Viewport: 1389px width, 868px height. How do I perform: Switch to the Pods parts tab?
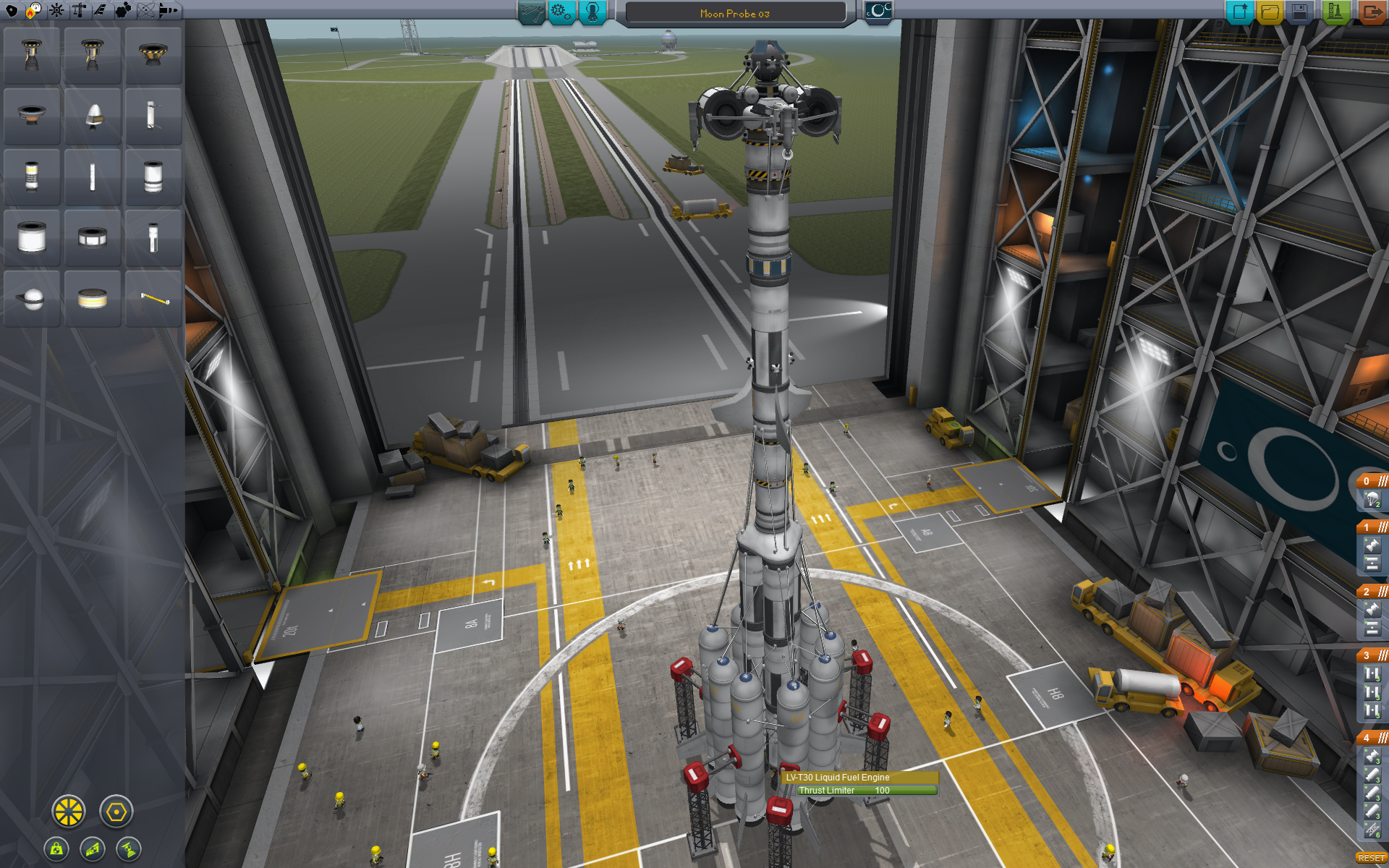coord(12,10)
